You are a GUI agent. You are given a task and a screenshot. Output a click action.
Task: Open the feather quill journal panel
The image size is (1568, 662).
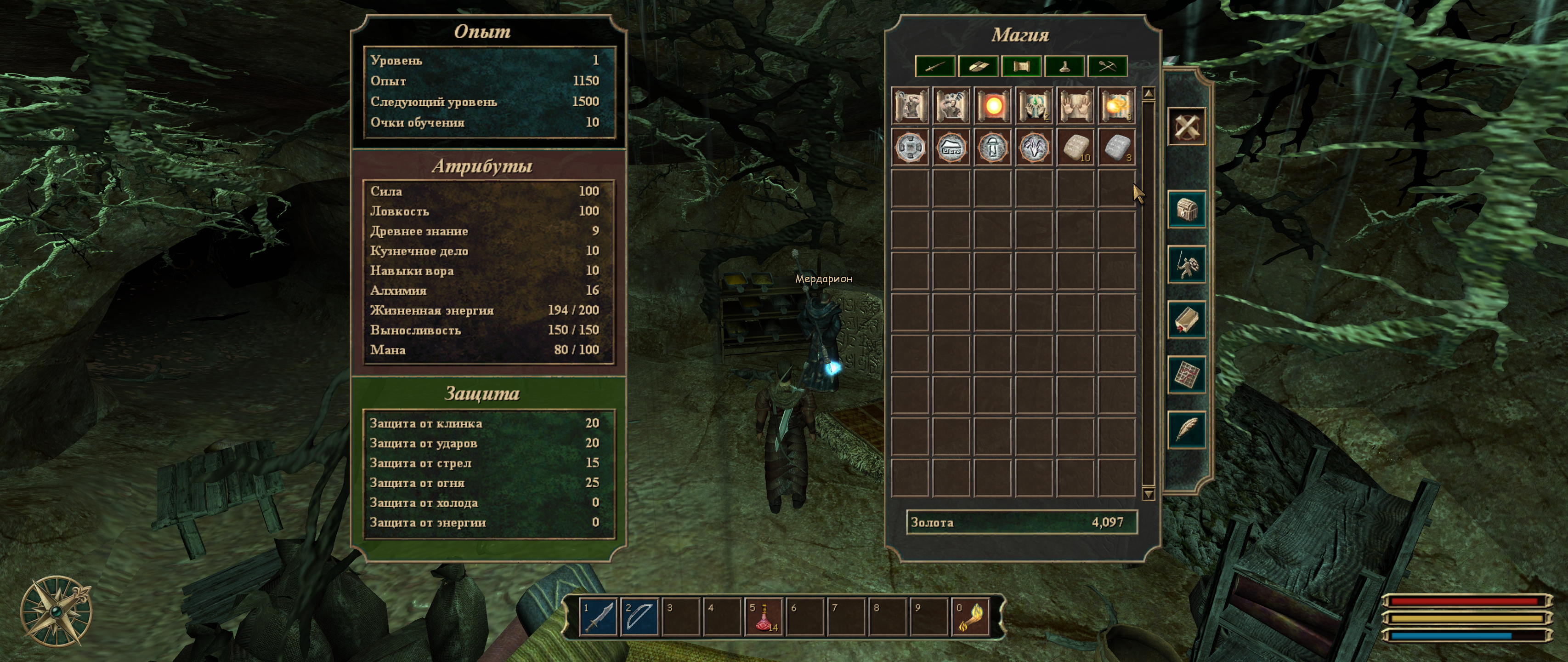point(1186,429)
